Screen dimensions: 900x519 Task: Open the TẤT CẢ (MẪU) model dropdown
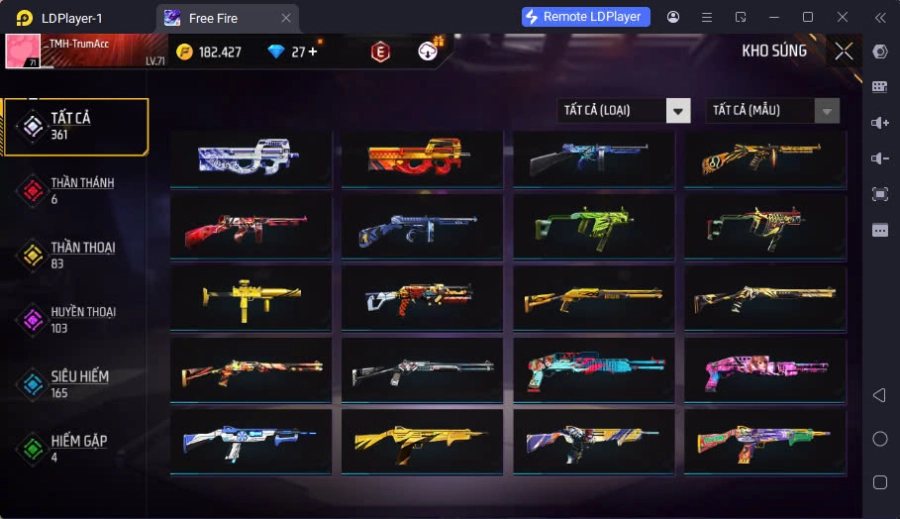tap(772, 110)
